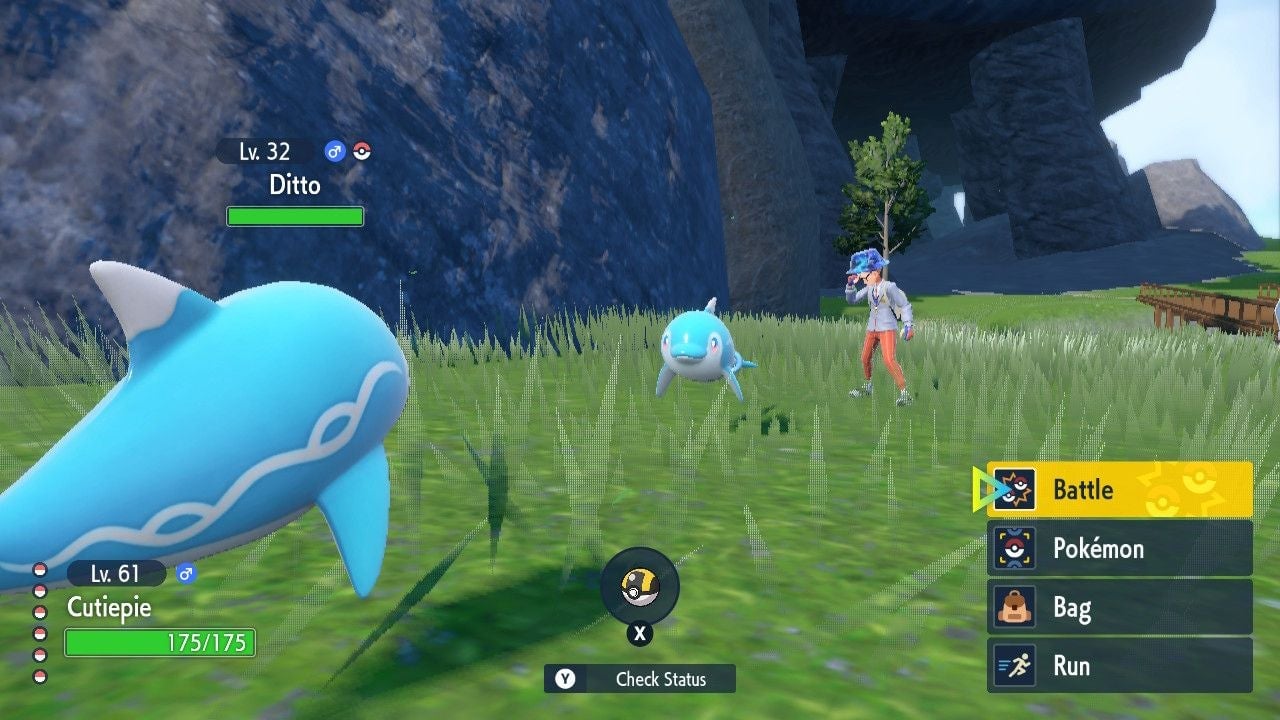Activate the Check Status prompt
1280x720 pixels.
point(640,680)
